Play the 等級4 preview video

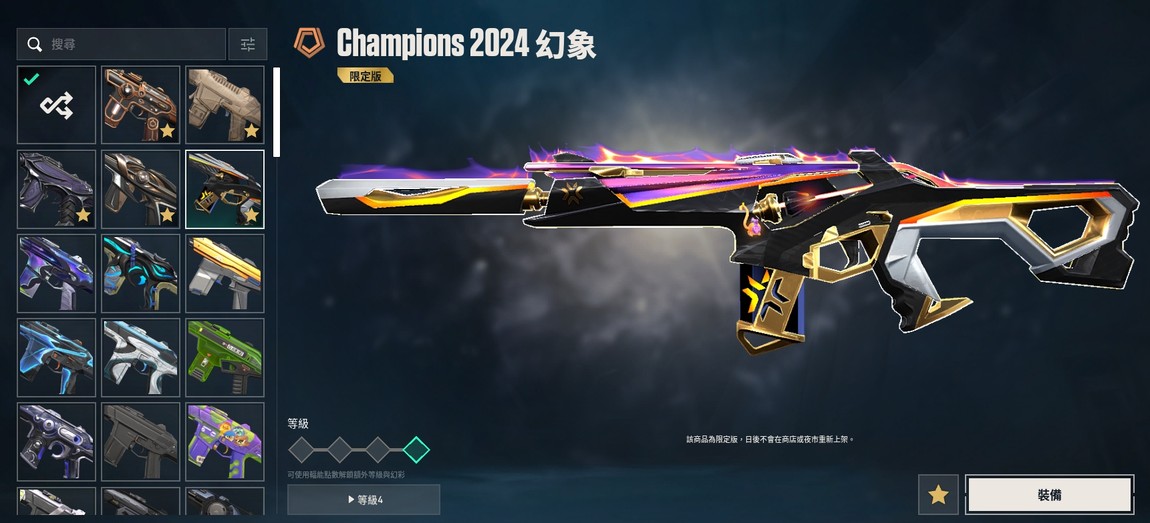click(364, 499)
